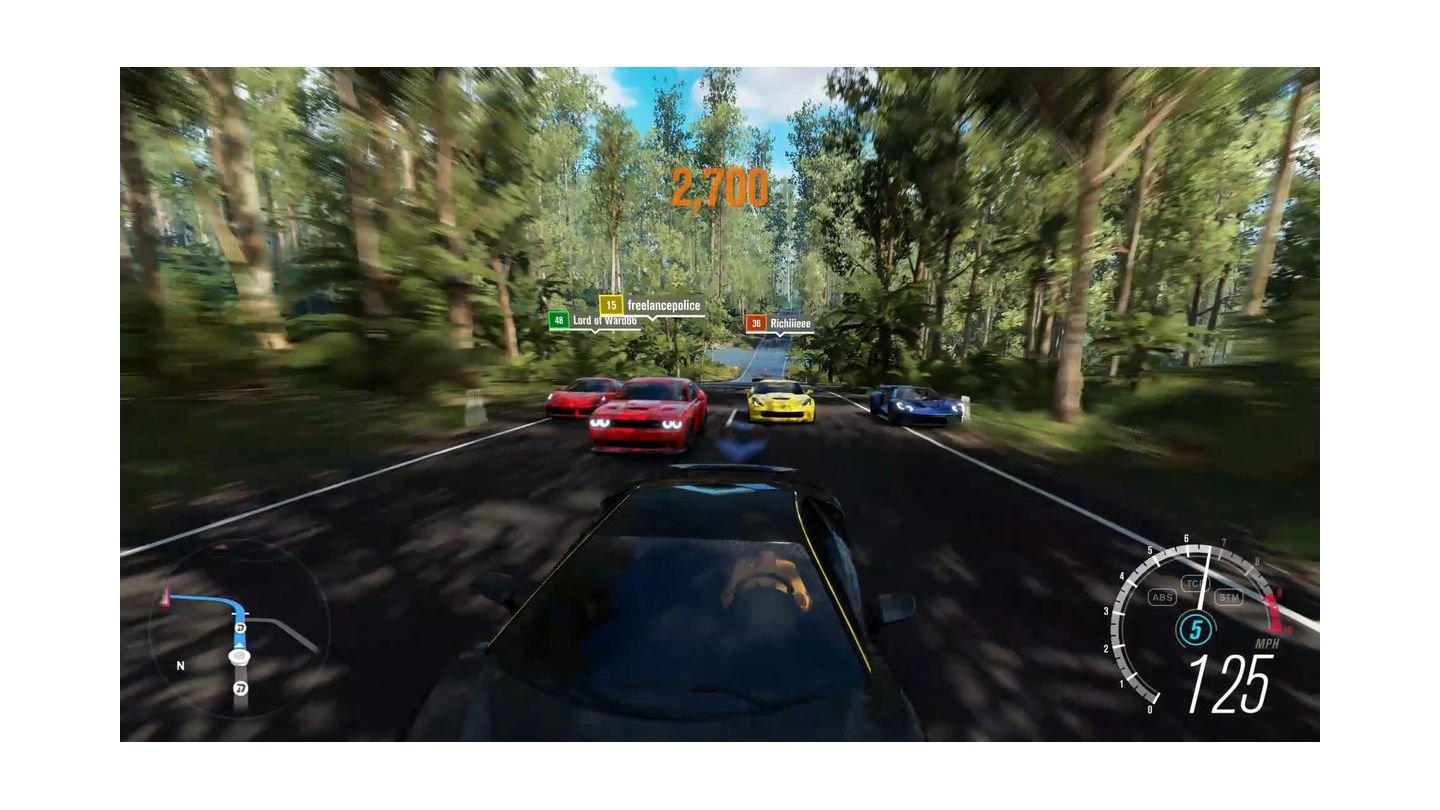This screenshot has height=810, width=1440.
Task: Click the red tachometer needle near redline
Action: (x=1271, y=606)
